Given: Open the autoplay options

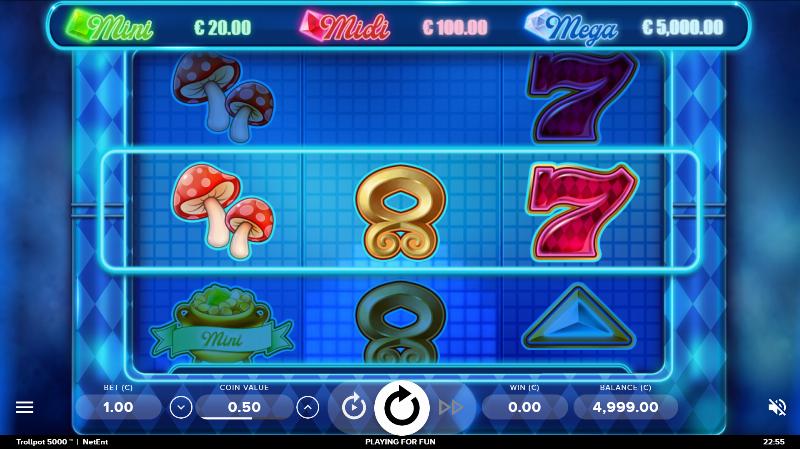Looking at the screenshot, I should 353,407.
